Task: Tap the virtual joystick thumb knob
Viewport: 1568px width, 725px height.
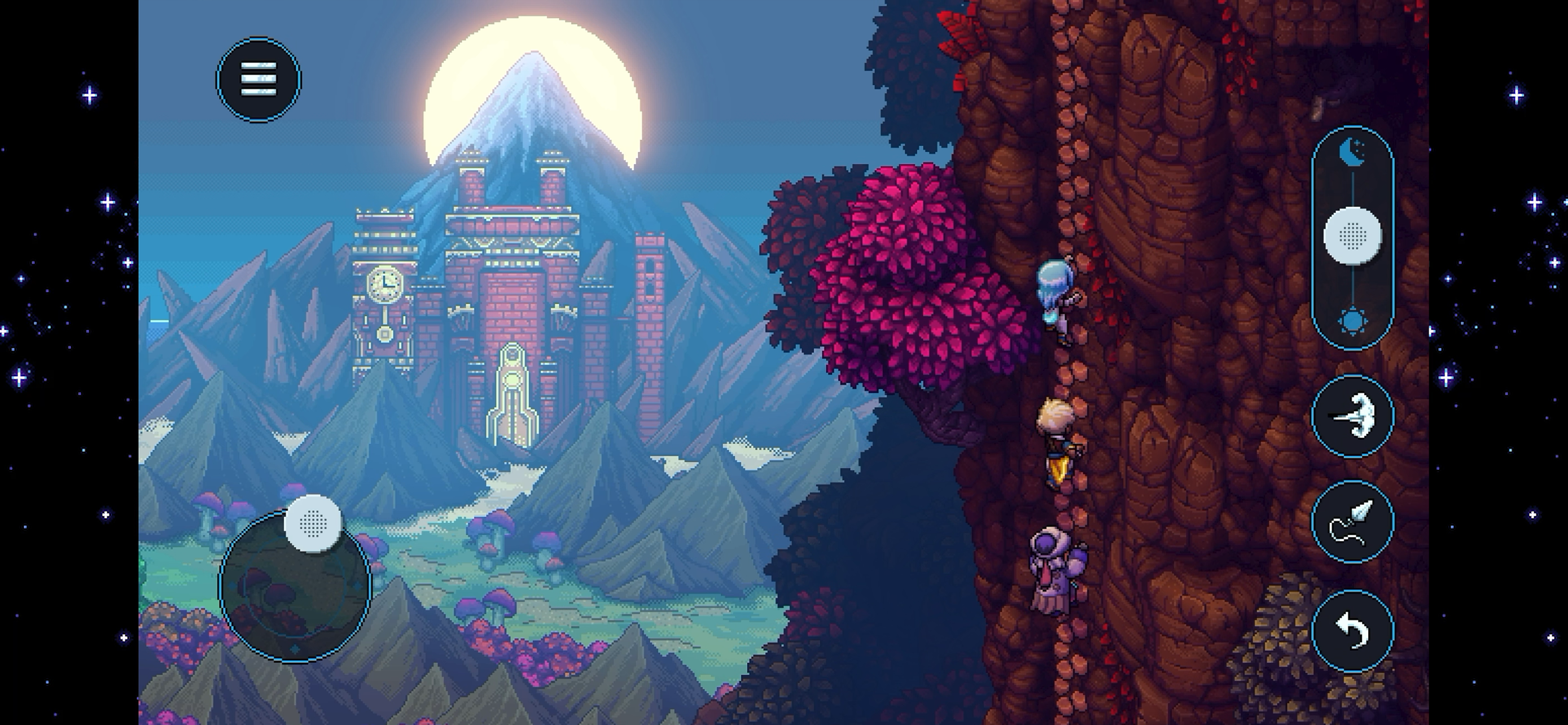Action: [x=313, y=523]
